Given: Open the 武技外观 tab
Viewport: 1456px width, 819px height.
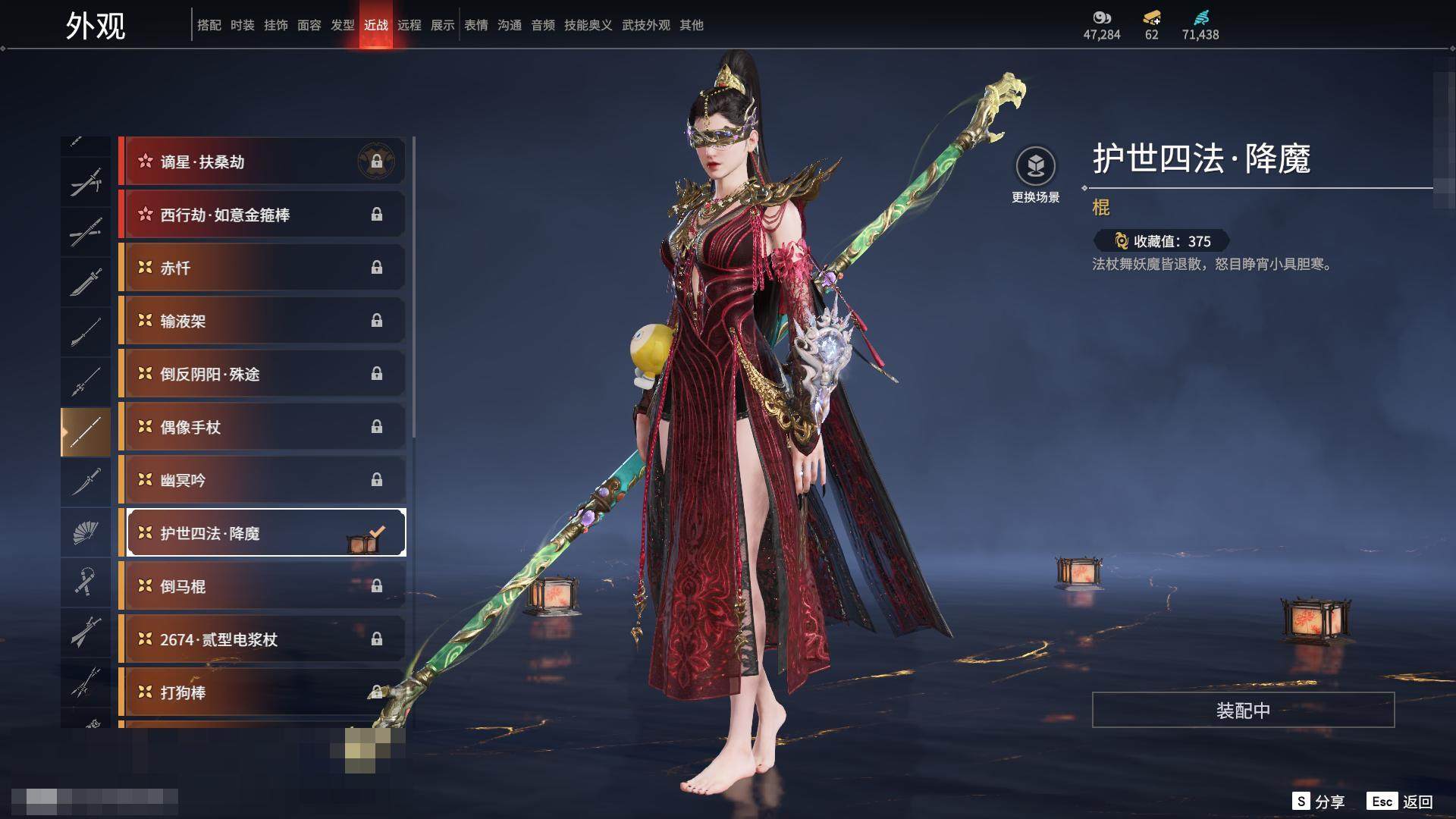Looking at the screenshot, I should click(x=646, y=25).
